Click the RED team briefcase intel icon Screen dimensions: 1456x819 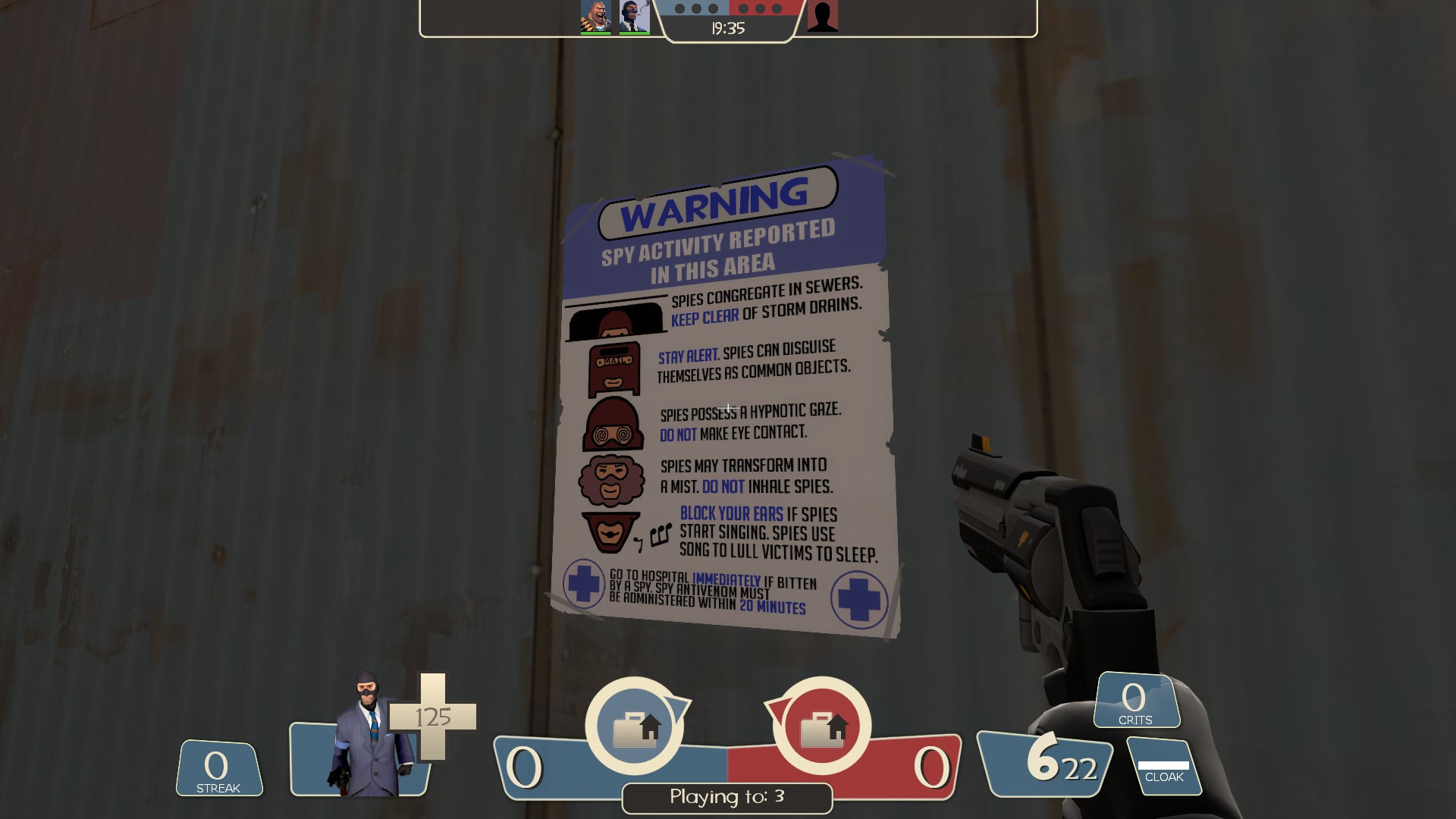click(x=821, y=726)
